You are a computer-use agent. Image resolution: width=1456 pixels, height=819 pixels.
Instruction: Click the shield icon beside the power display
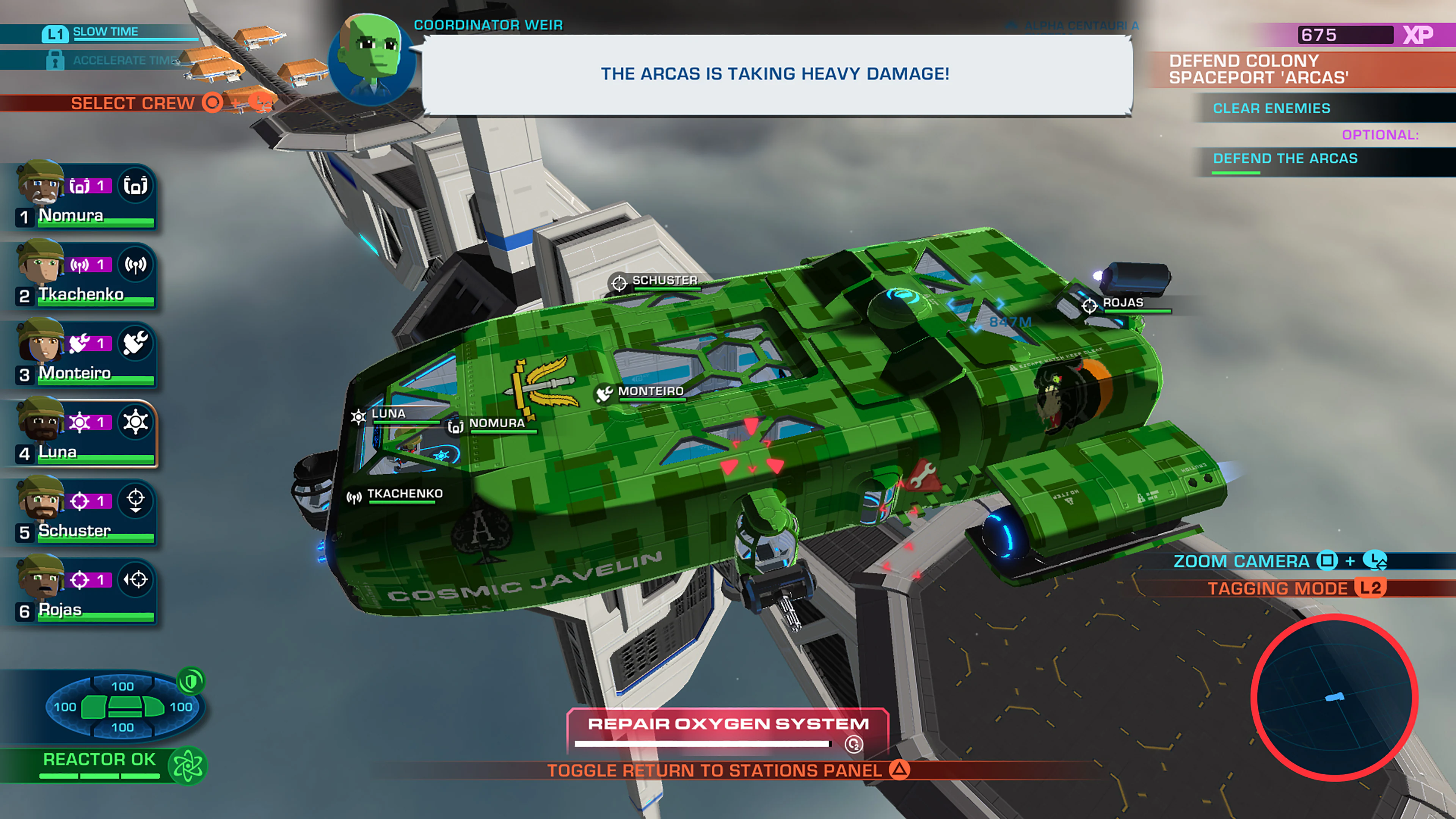(191, 681)
